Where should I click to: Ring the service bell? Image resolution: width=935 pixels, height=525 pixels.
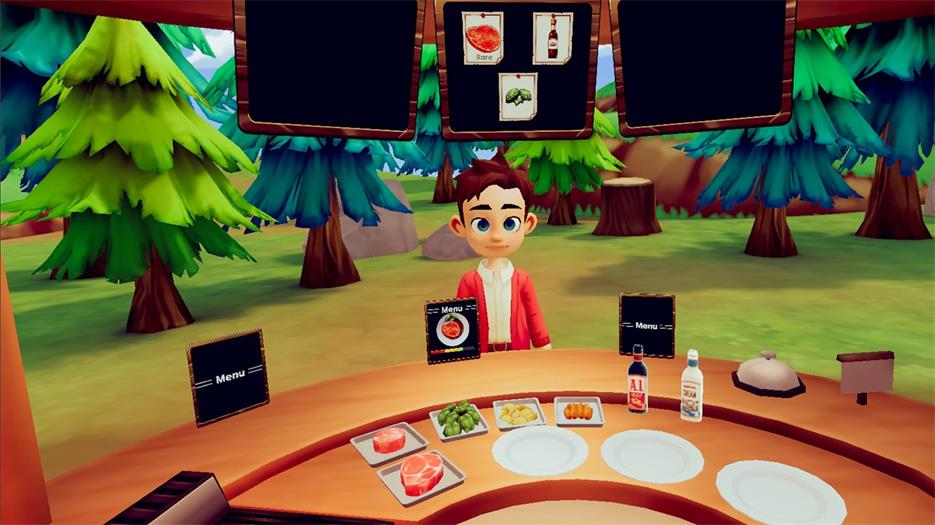767,372
